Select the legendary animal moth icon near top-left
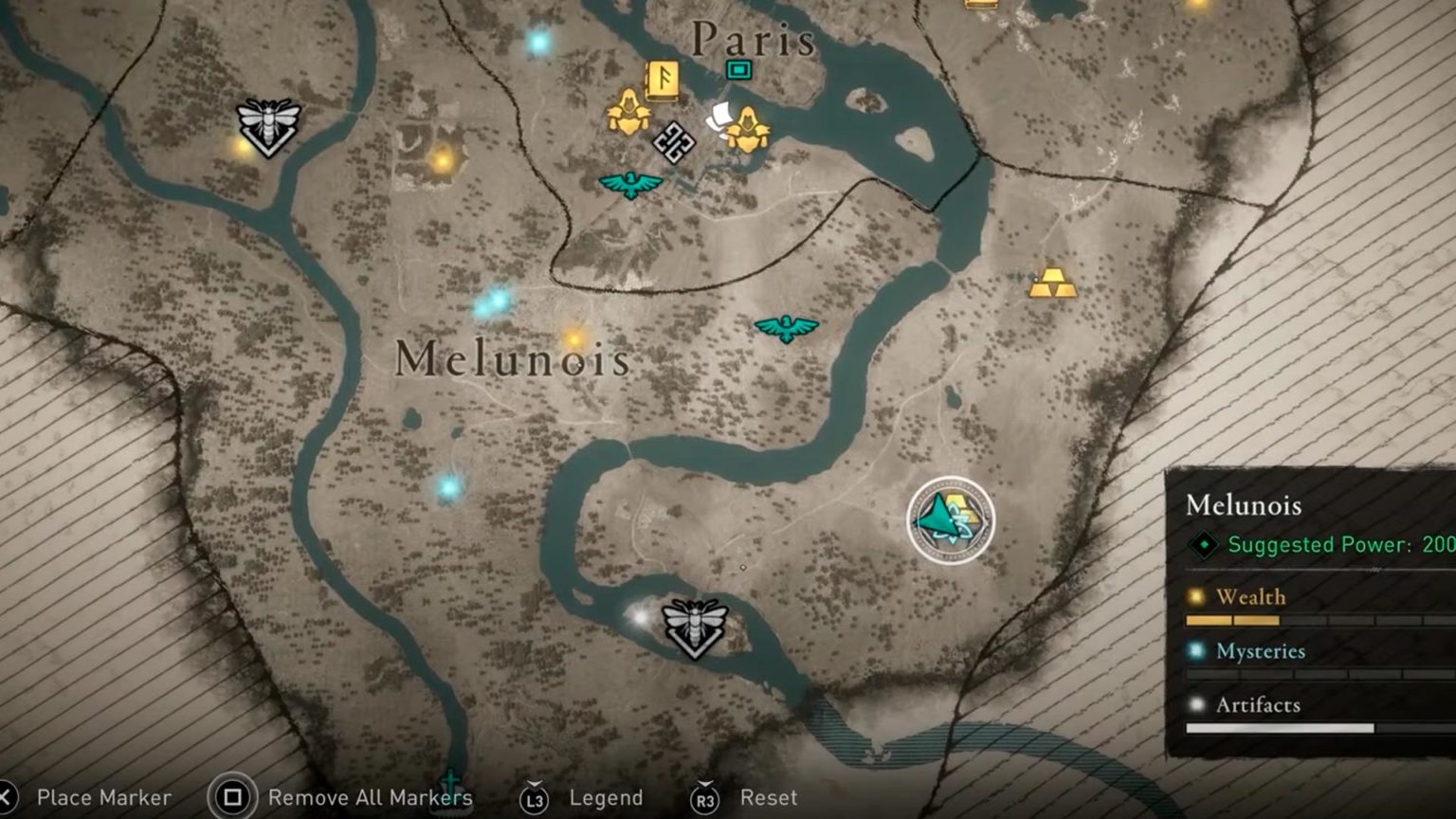The image size is (1456, 819). point(266,124)
